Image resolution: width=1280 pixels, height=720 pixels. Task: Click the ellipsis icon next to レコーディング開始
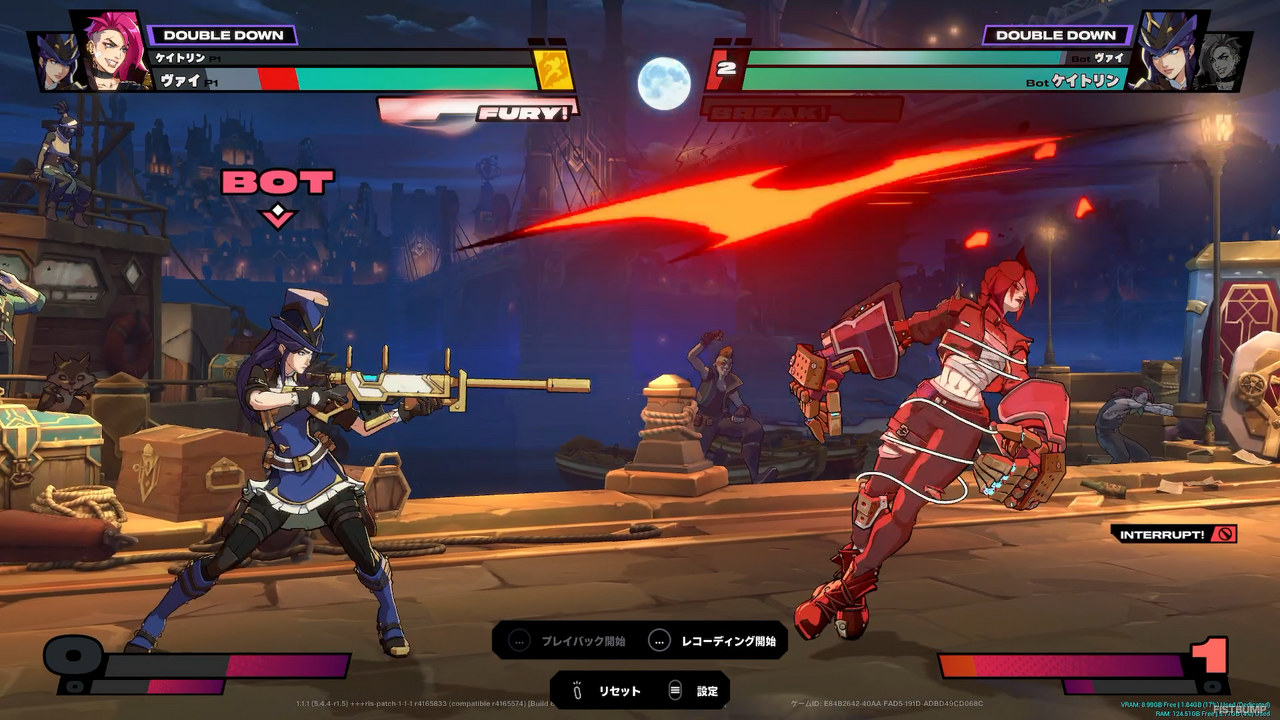pos(658,641)
